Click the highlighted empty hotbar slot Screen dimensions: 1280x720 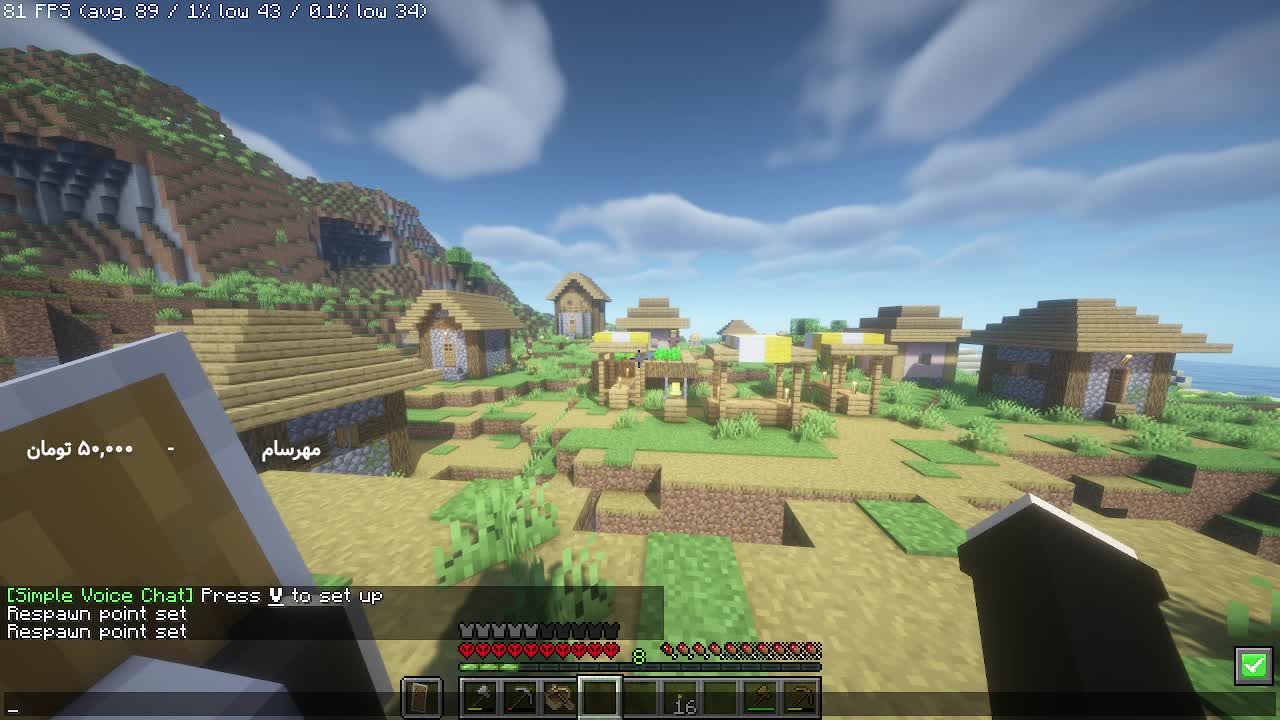tap(600, 697)
